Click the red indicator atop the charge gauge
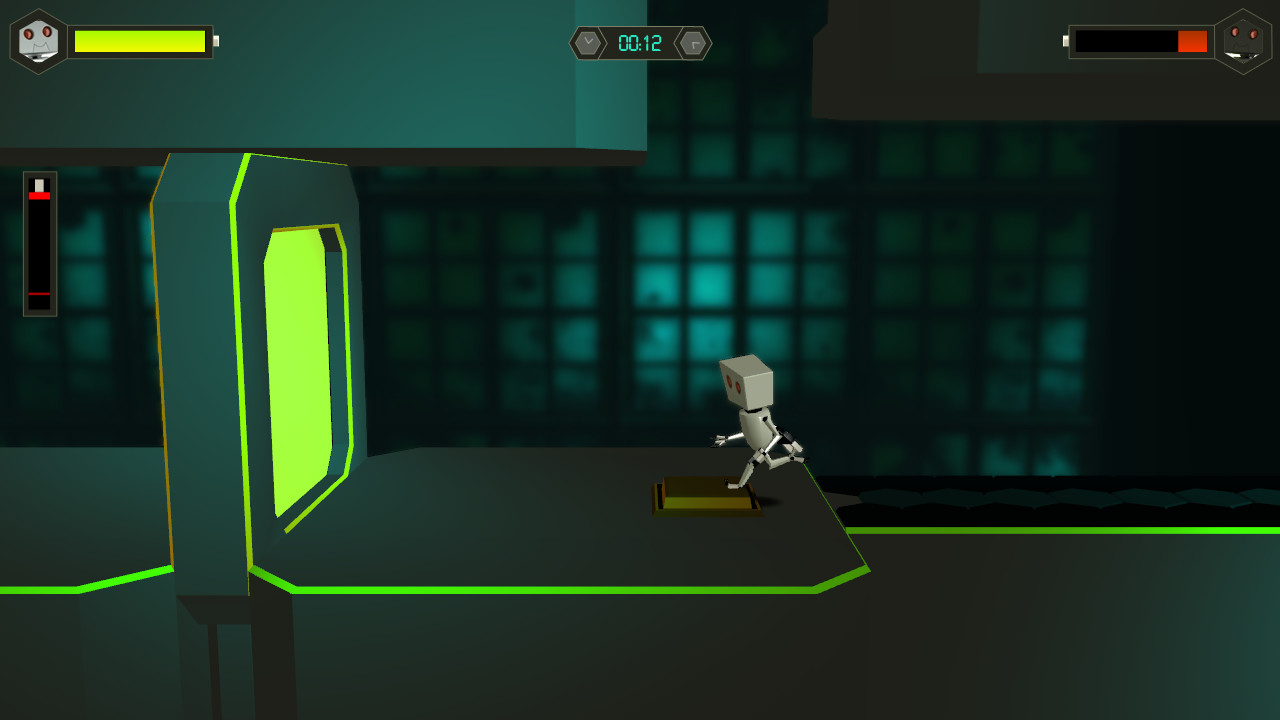This screenshot has height=720, width=1280. [x=40, y=197]
